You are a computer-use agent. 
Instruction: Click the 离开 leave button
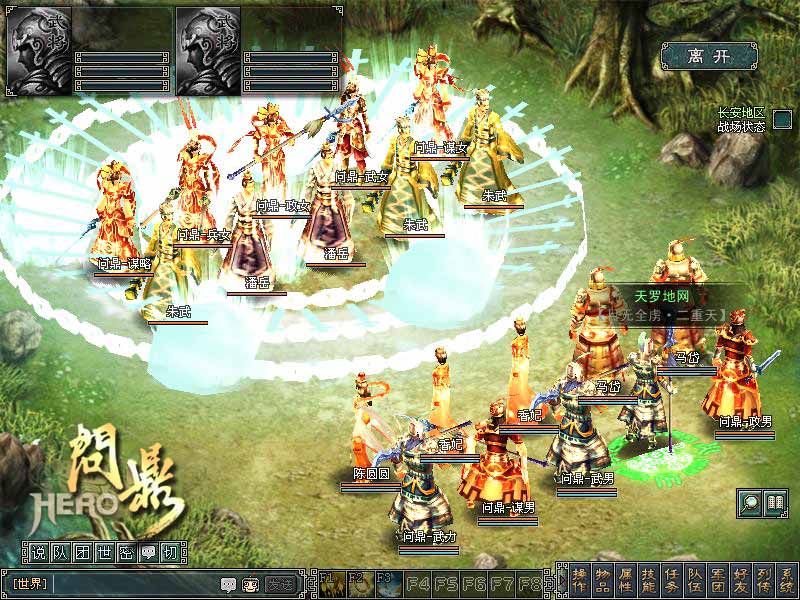[711, 56]
